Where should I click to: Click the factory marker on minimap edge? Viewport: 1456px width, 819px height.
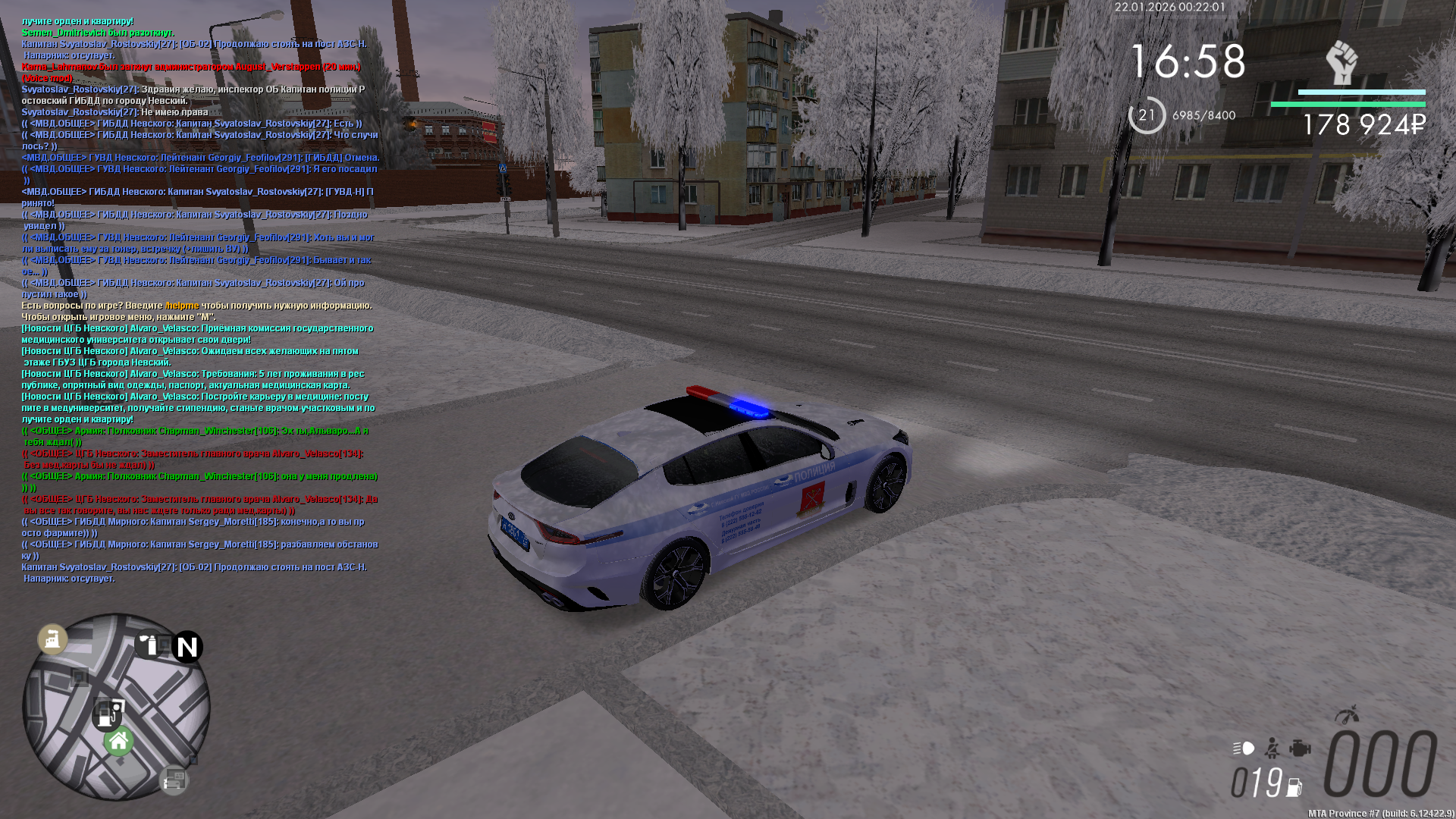point(52,639)
